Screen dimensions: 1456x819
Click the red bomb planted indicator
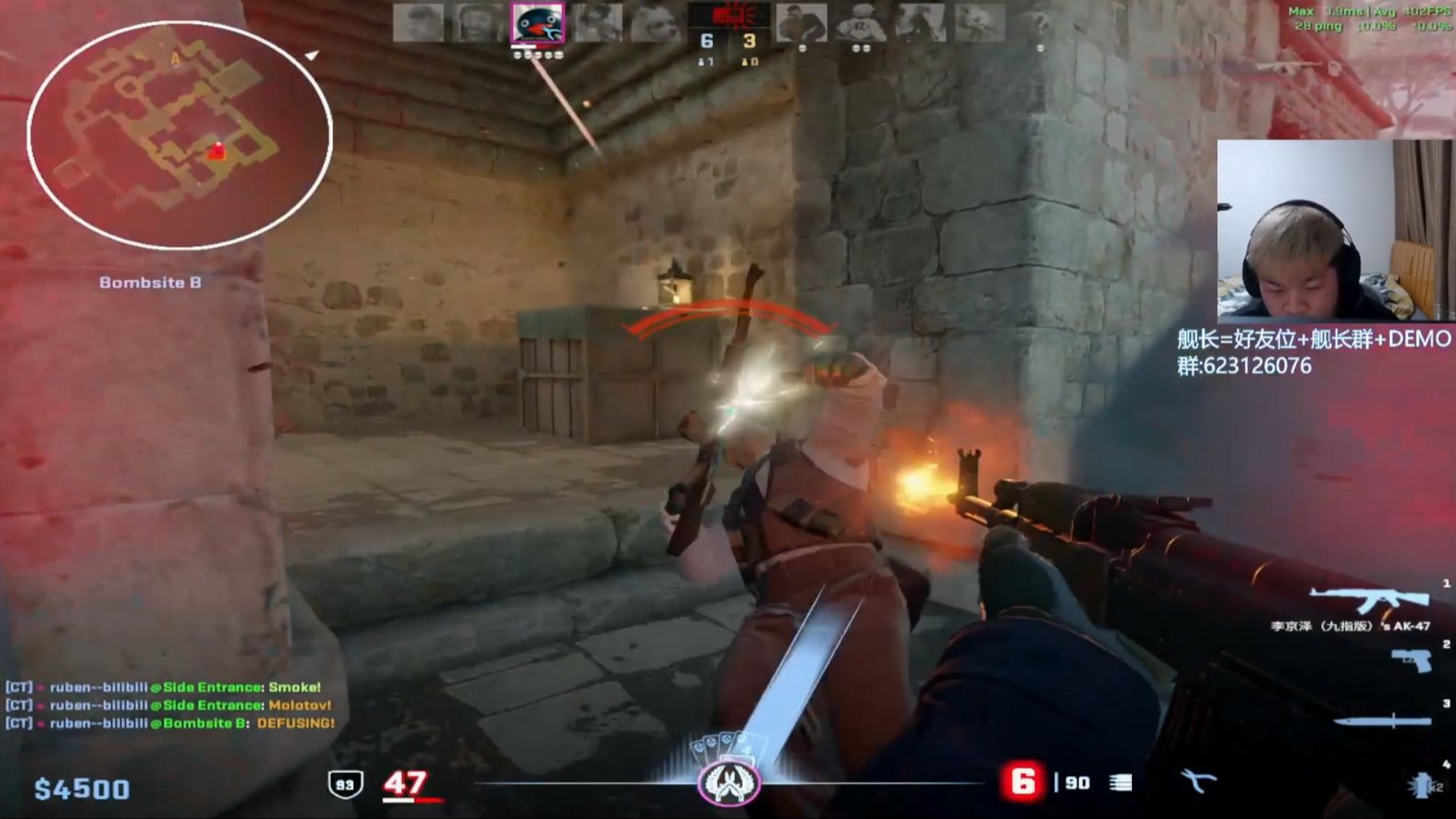pyautogui.click(x=728, y=15)
